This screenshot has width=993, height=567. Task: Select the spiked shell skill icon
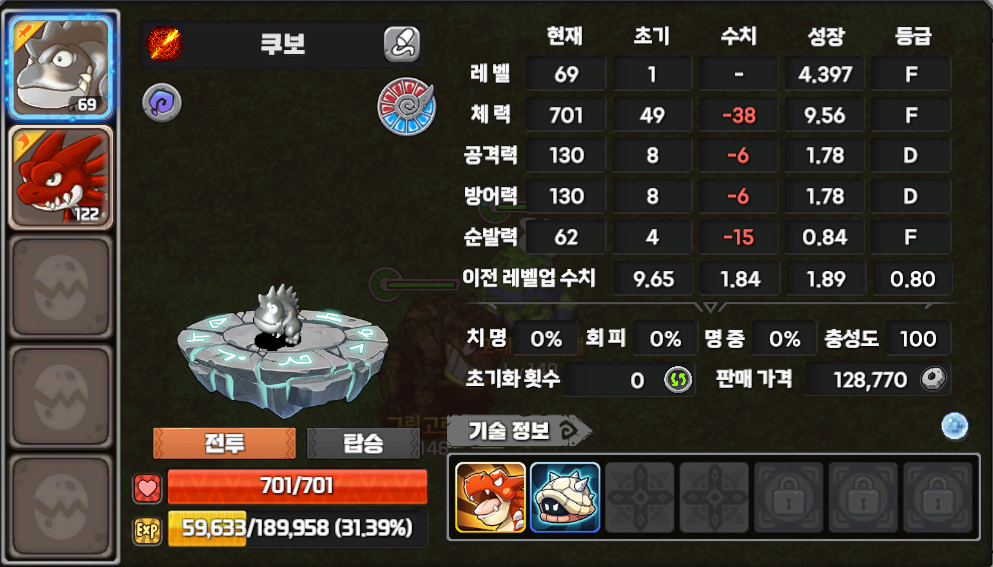click(x=565, y=497)
